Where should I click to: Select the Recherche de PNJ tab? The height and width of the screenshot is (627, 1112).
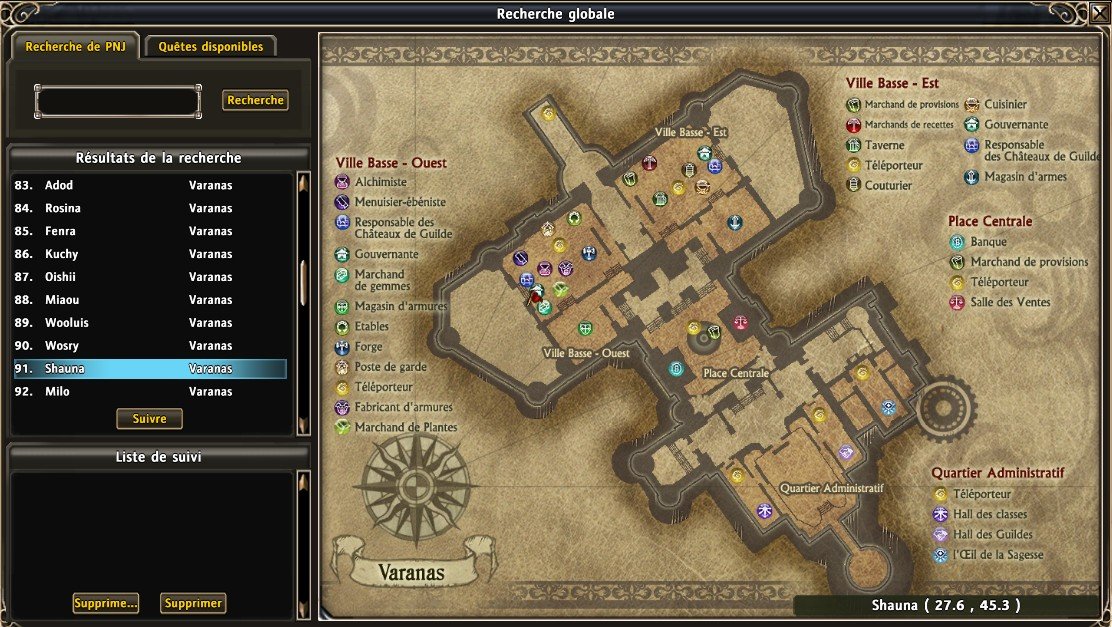pyautogui.click(x=76, y=46)
